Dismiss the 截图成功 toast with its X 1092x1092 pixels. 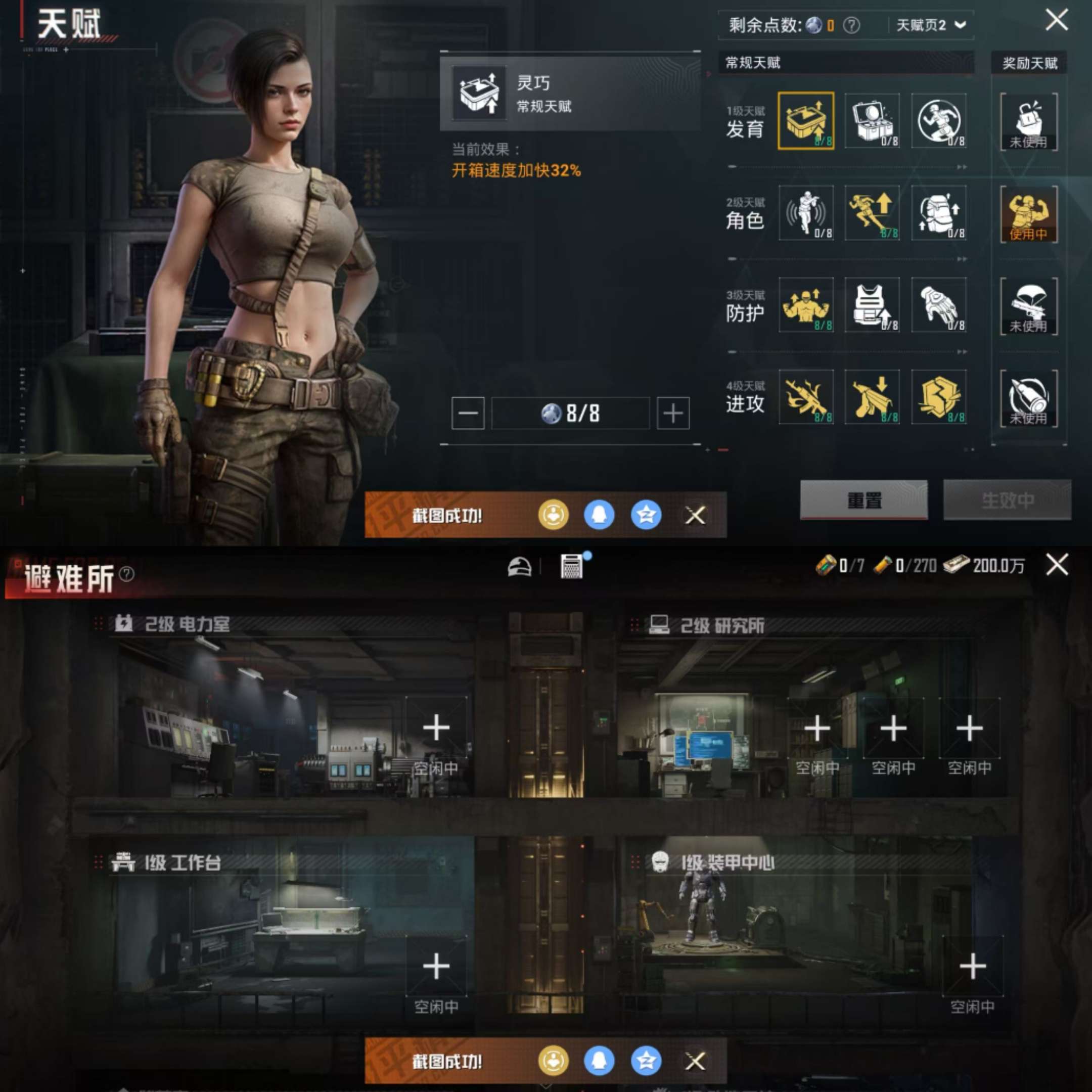[694, 516]
